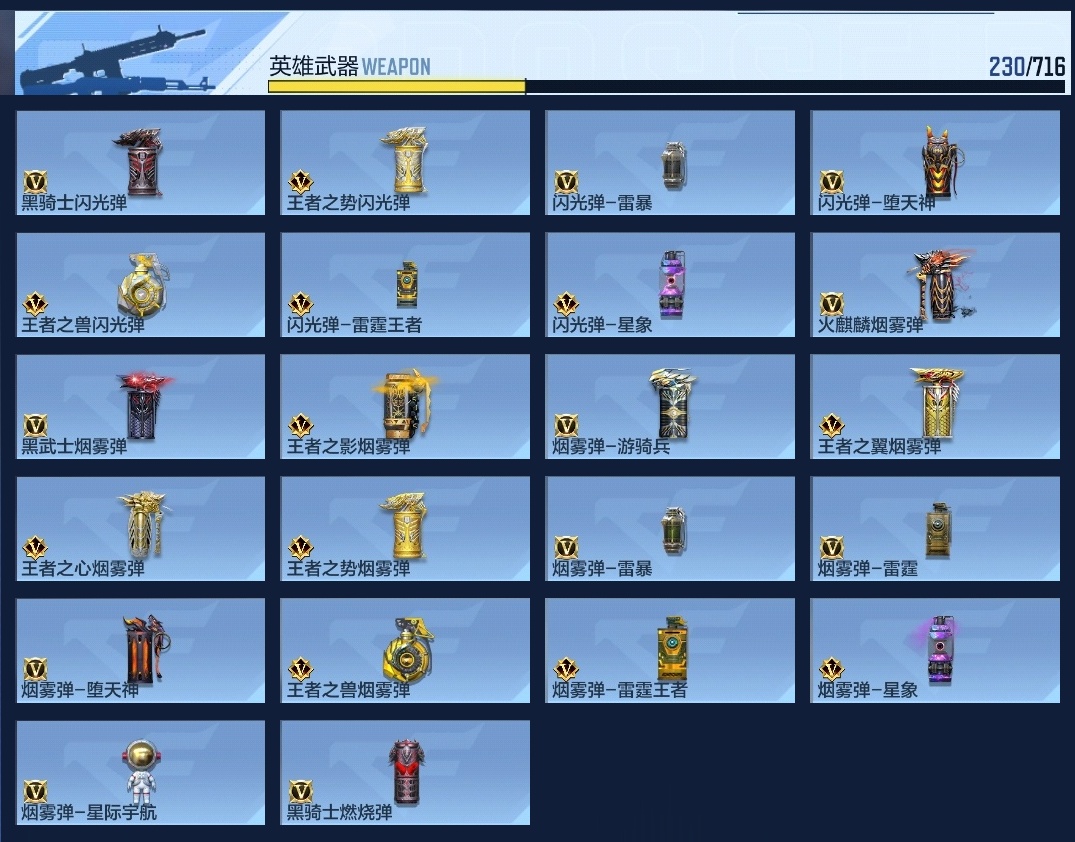1075x842 pixels.
Task: Open the 火麒麟烟雾弹 card
Action: pyautogui.click(x=935, y=285)
